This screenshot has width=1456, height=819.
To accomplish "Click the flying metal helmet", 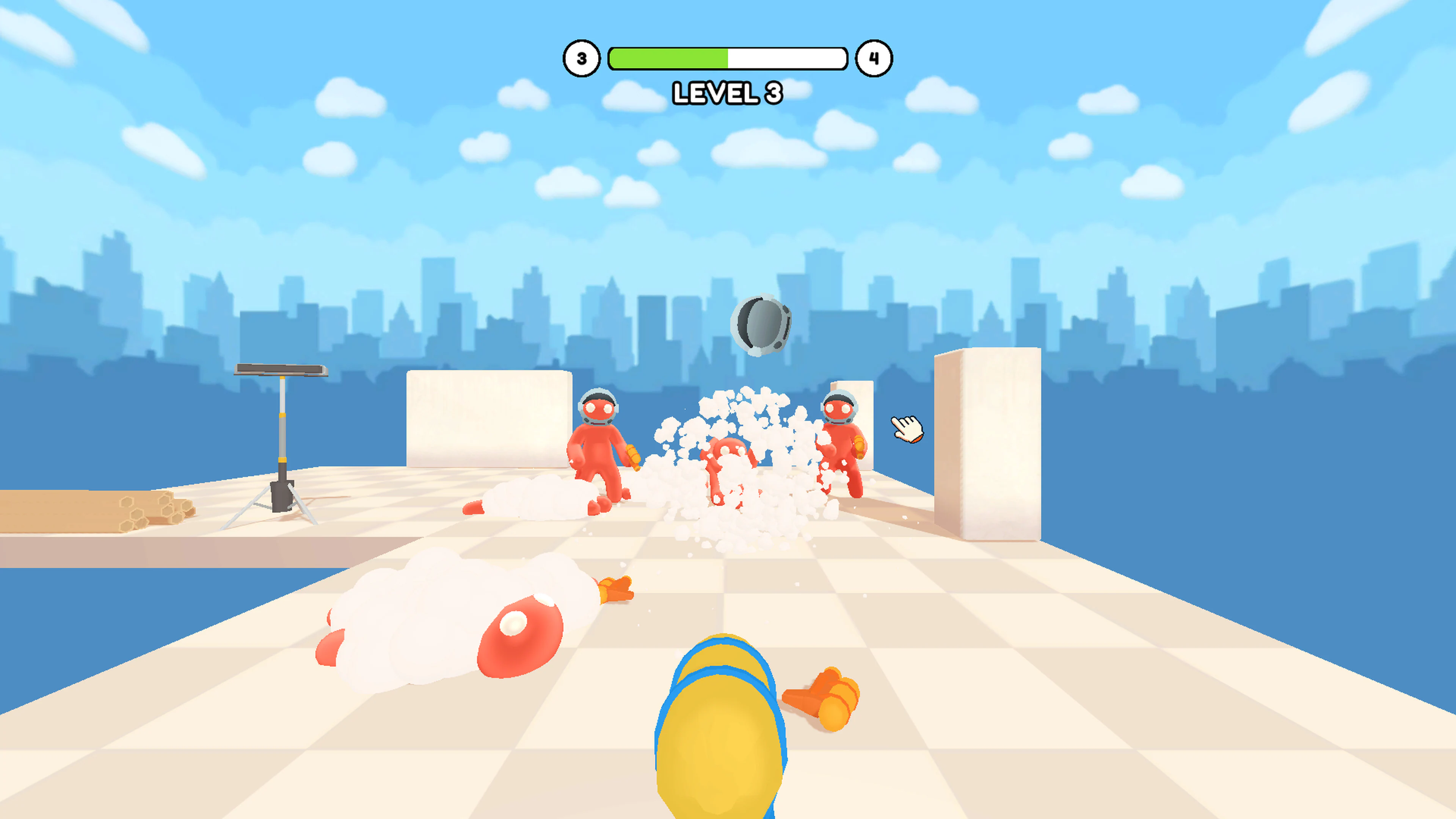I will coord(762,323).
